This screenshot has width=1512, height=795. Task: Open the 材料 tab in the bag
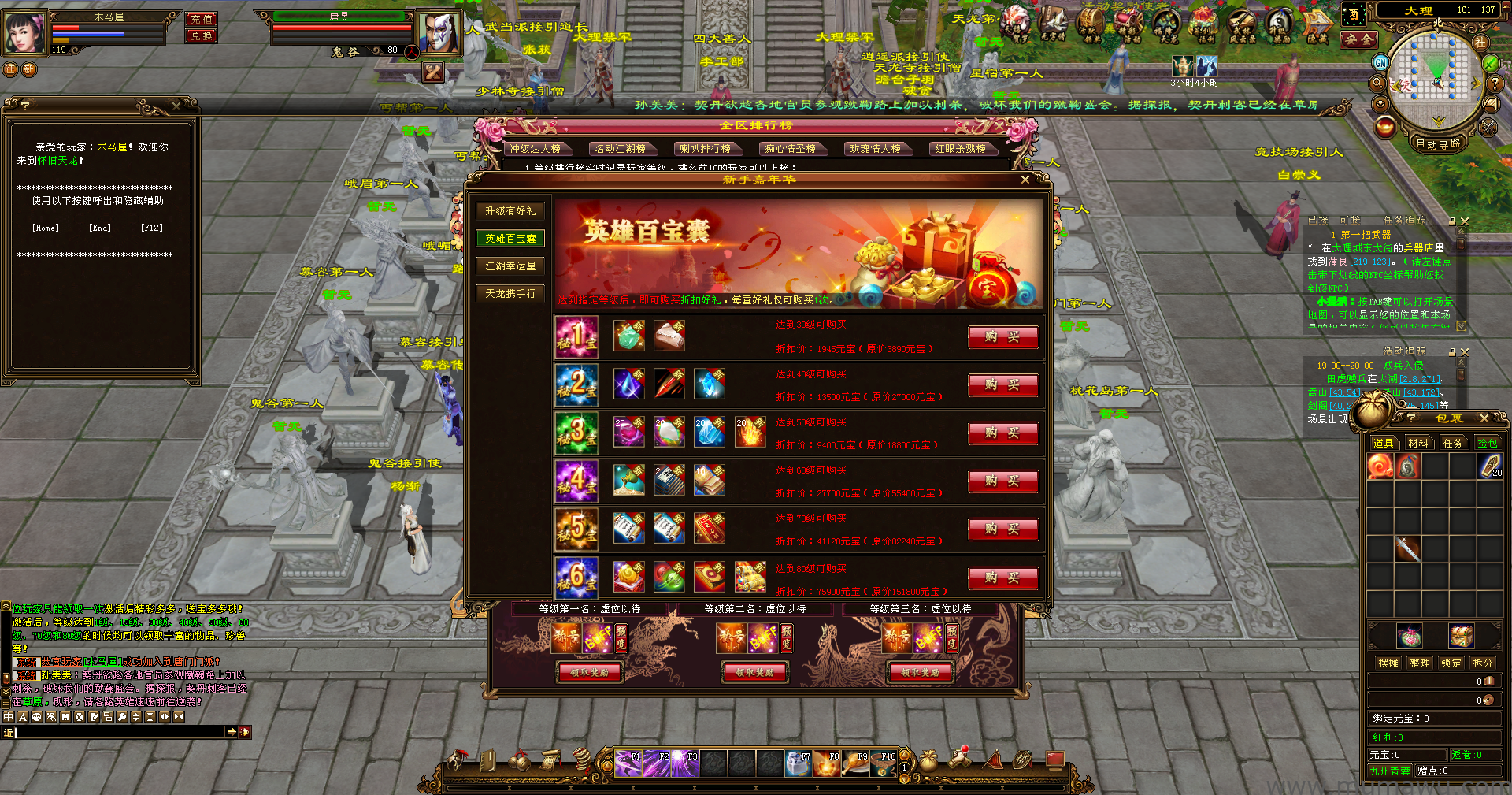tap(1418, 444)
